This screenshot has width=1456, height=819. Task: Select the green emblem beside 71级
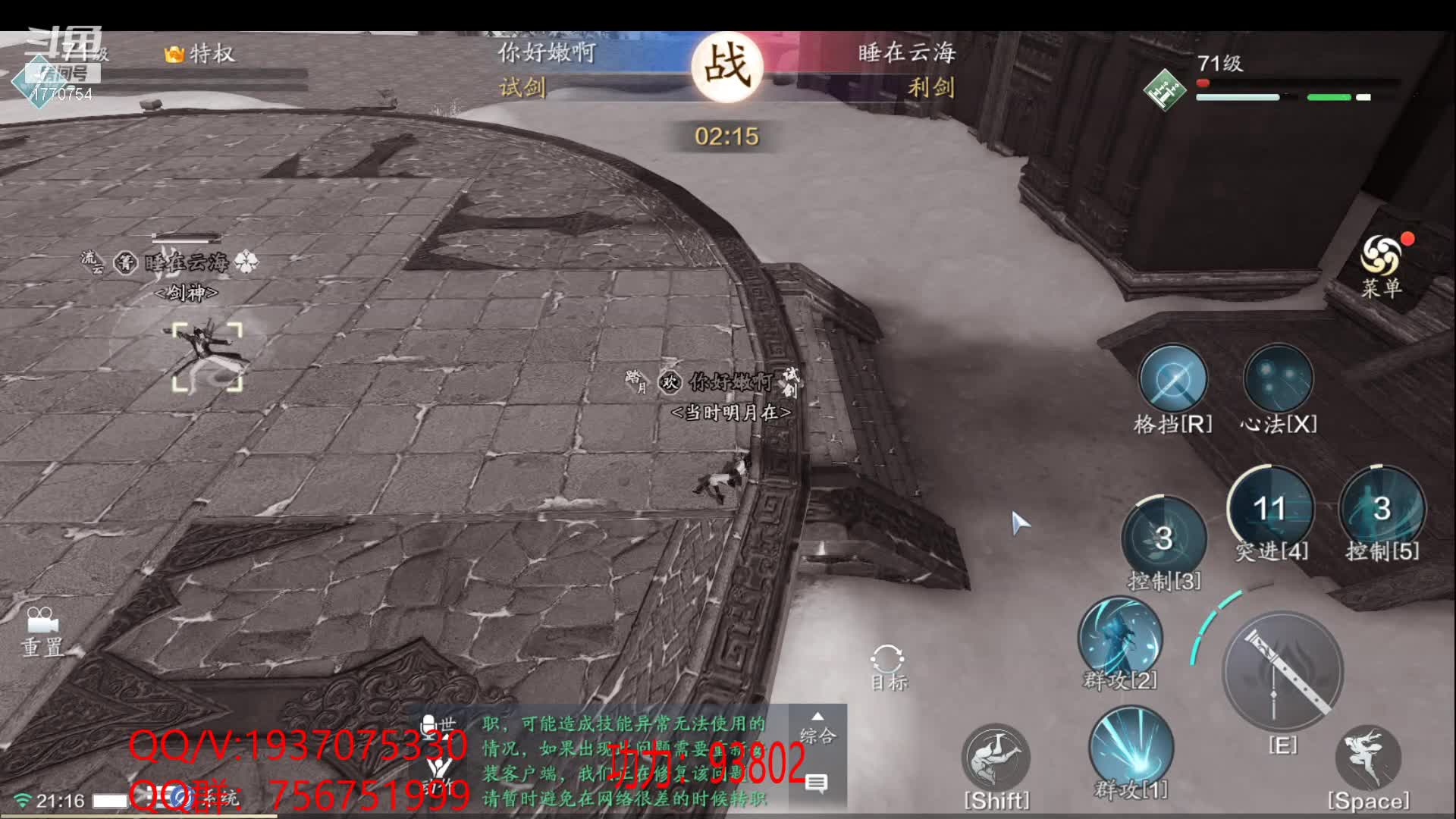tap(1164, 90)
